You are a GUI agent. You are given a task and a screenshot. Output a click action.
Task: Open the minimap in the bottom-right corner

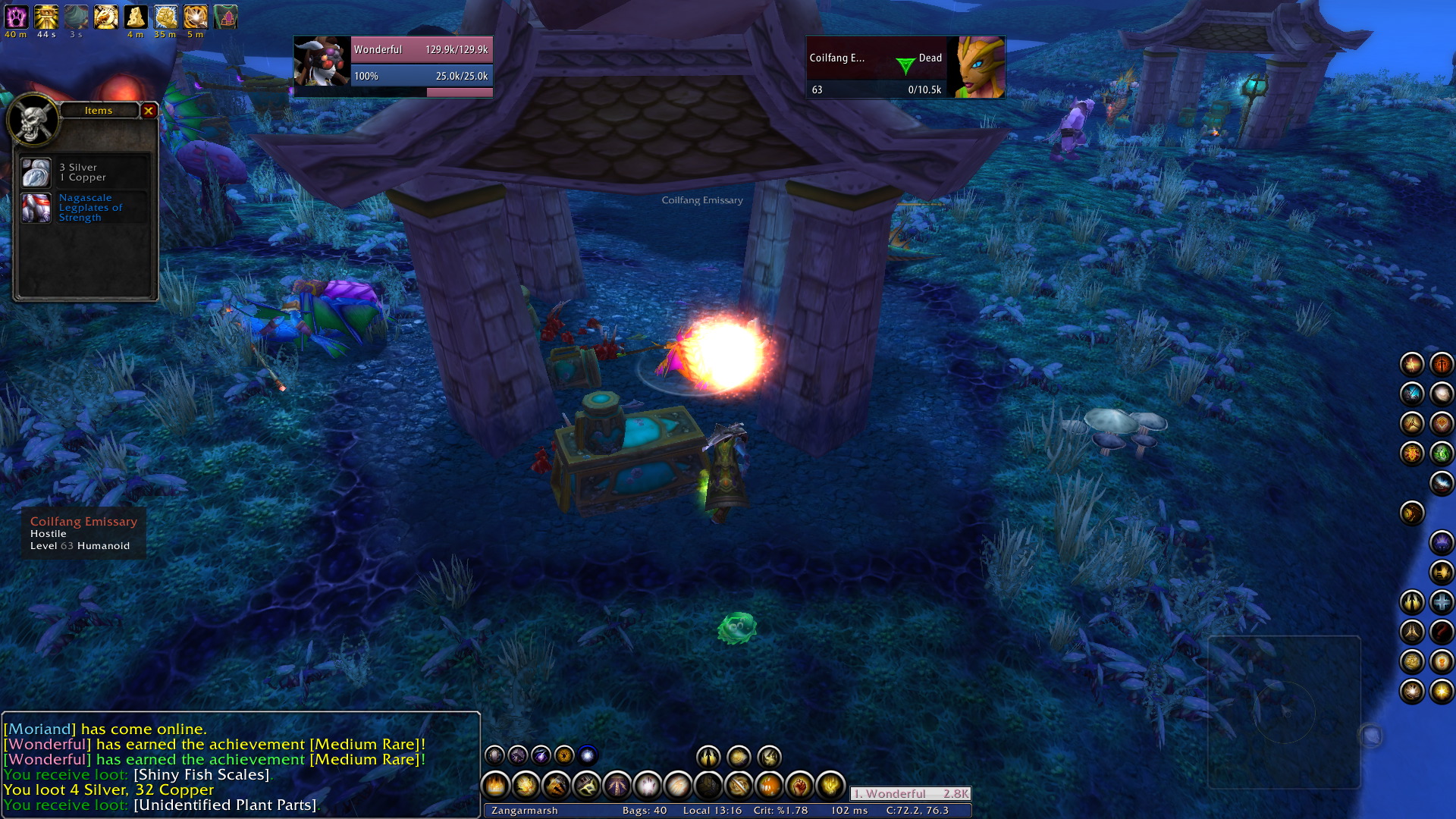[x=1284, y=711]
